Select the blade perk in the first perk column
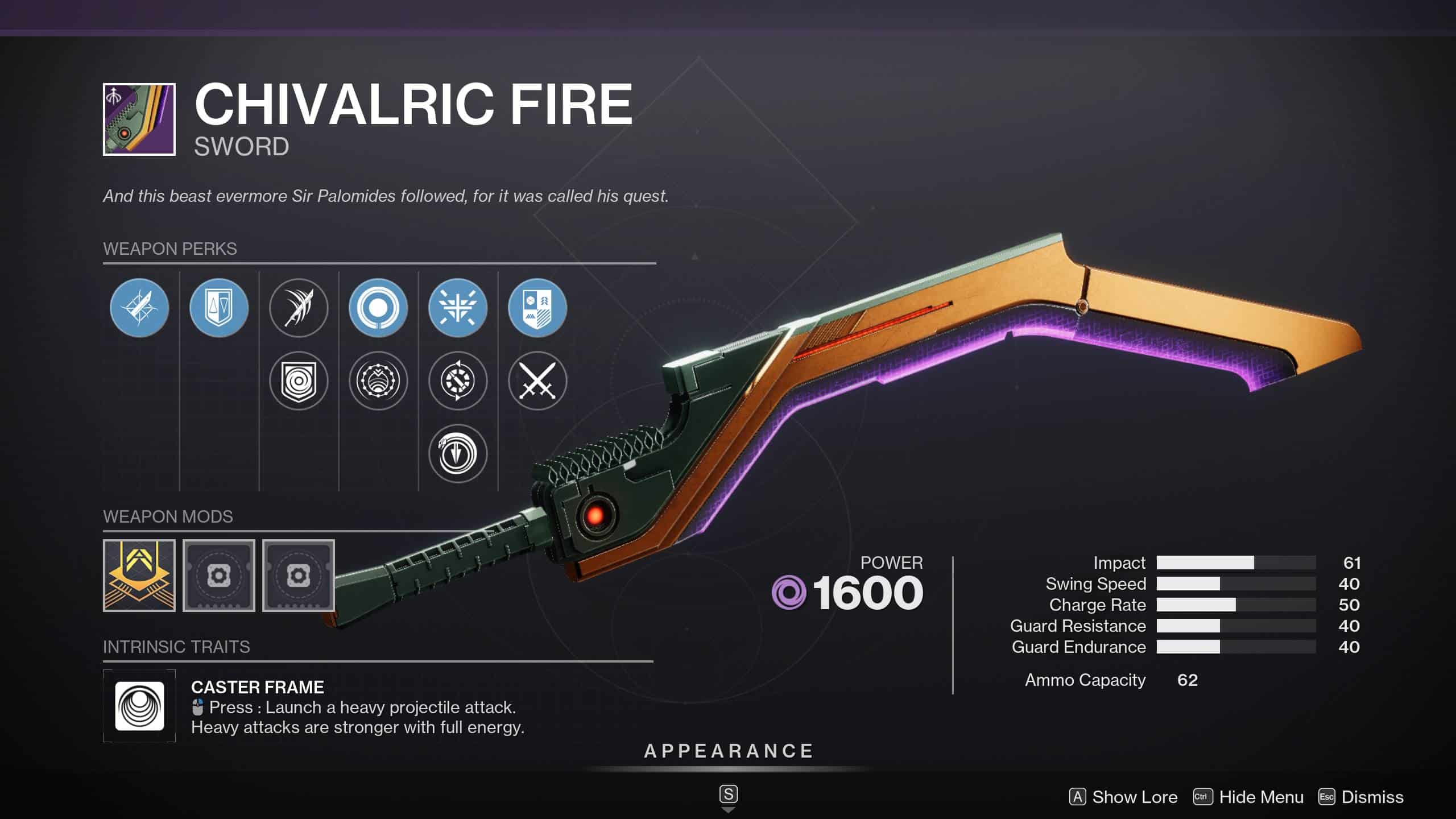The image size is (1456, 819). [x=139, y=308]
